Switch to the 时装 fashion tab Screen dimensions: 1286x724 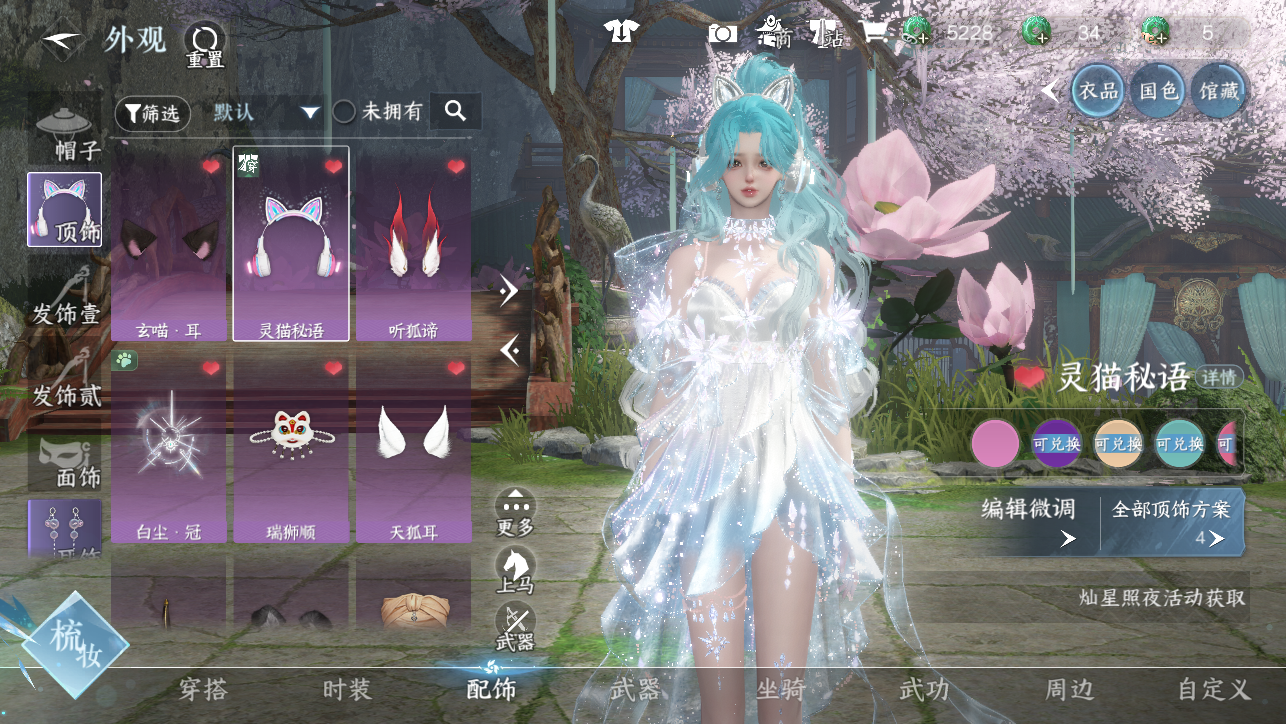[x=347, y=689]
